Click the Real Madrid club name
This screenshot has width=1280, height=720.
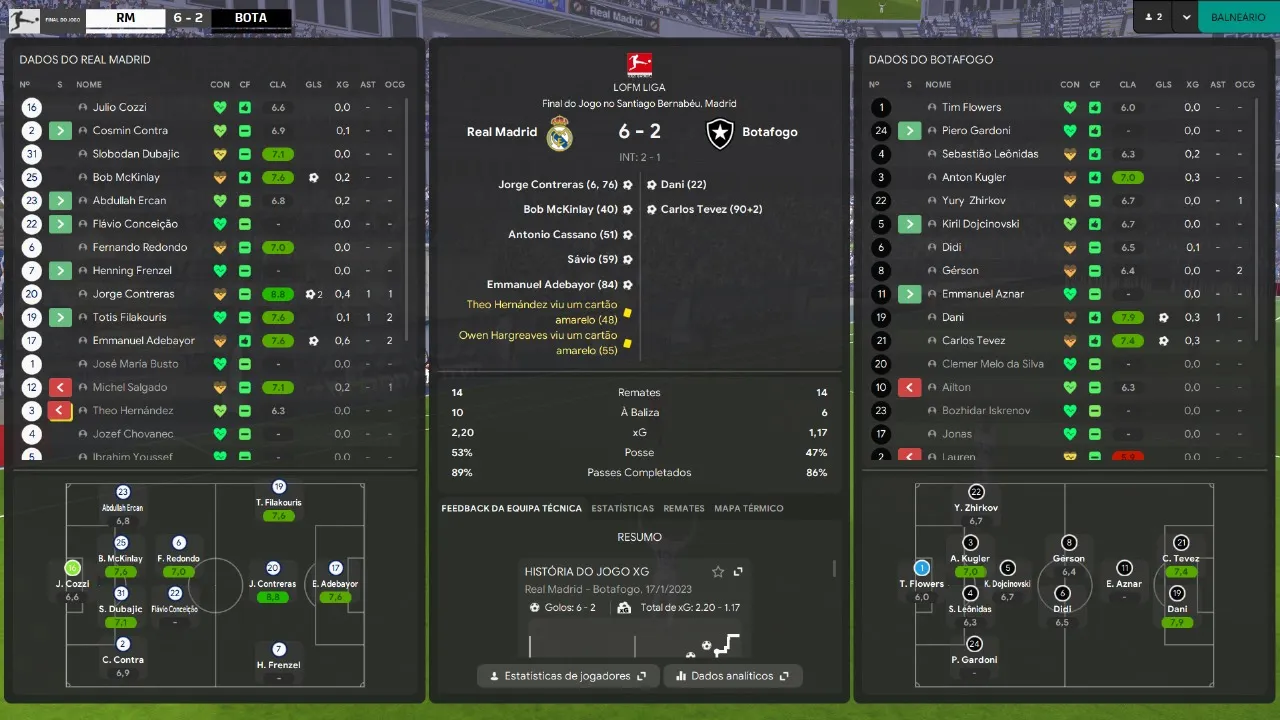tap(502, 132)
